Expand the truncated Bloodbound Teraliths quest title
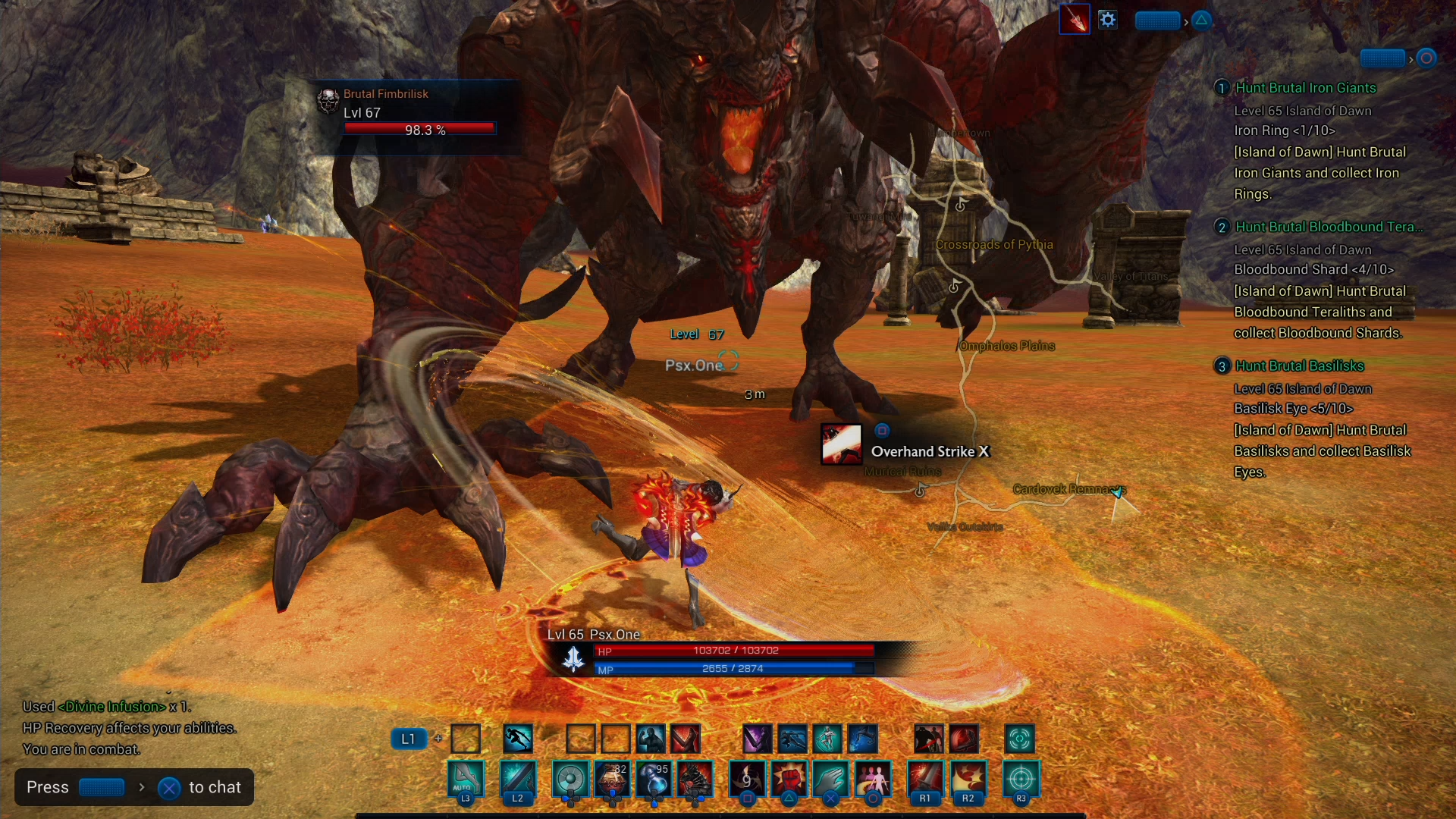 [x=1331, y=226]
